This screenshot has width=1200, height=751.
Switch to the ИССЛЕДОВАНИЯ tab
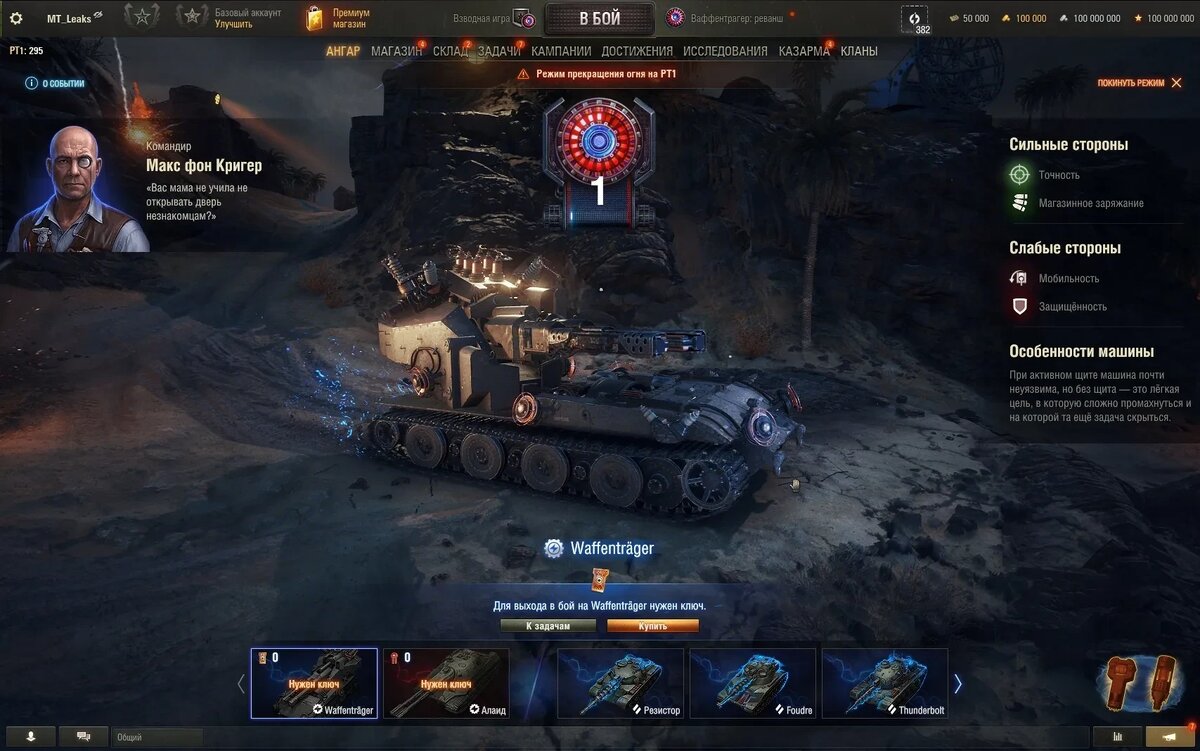(725, 51)
